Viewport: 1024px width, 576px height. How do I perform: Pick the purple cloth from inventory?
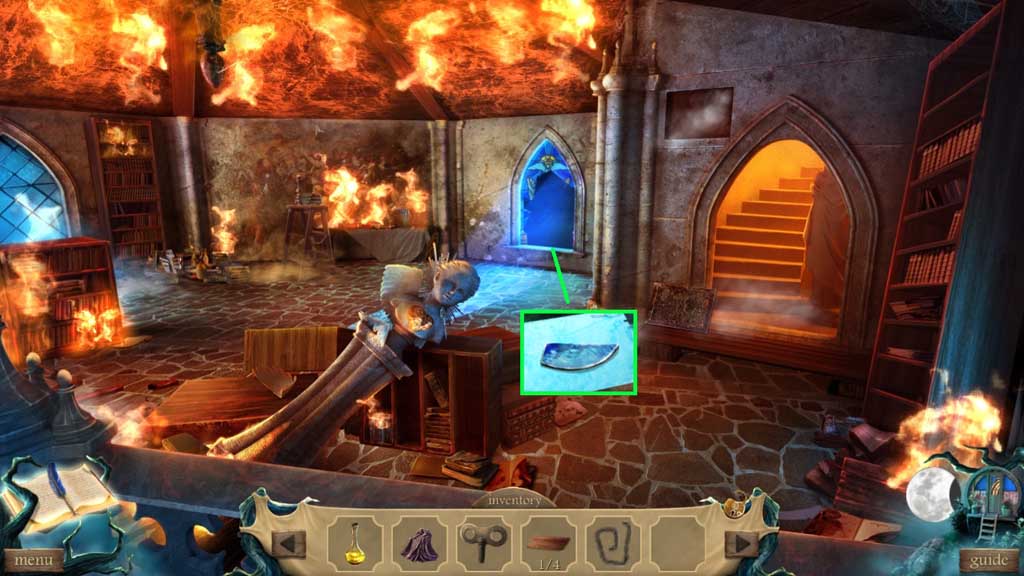tap(419, 543)
